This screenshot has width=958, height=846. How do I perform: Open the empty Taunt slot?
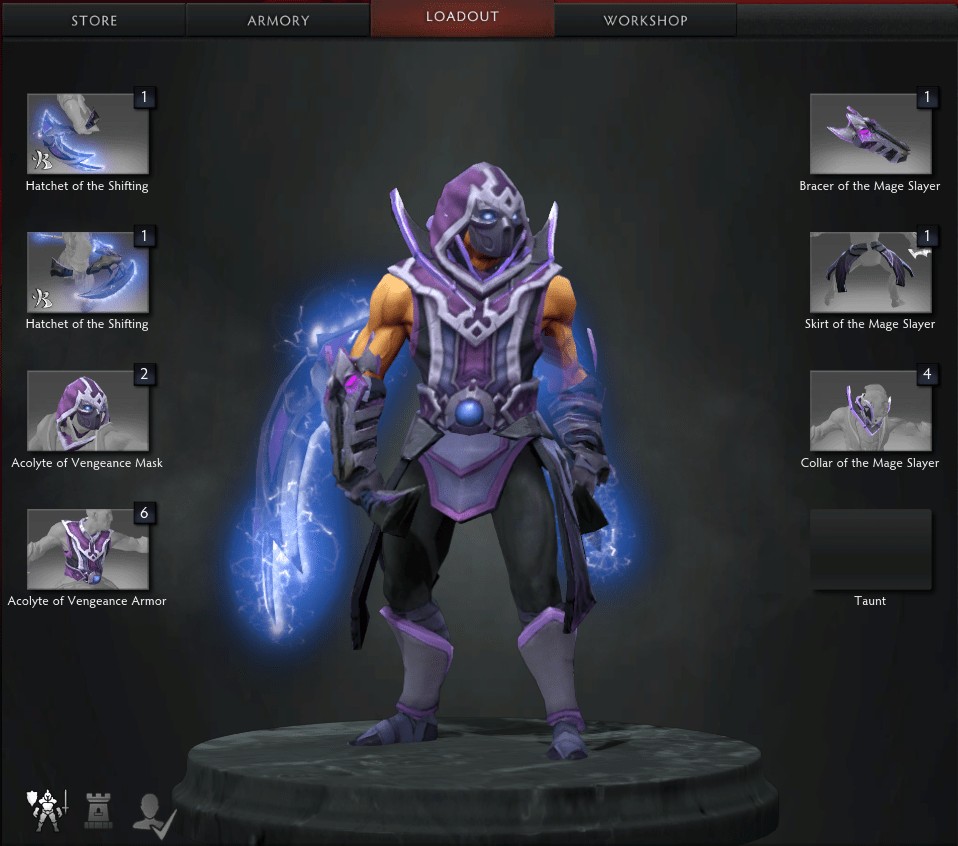coord(870,549)
